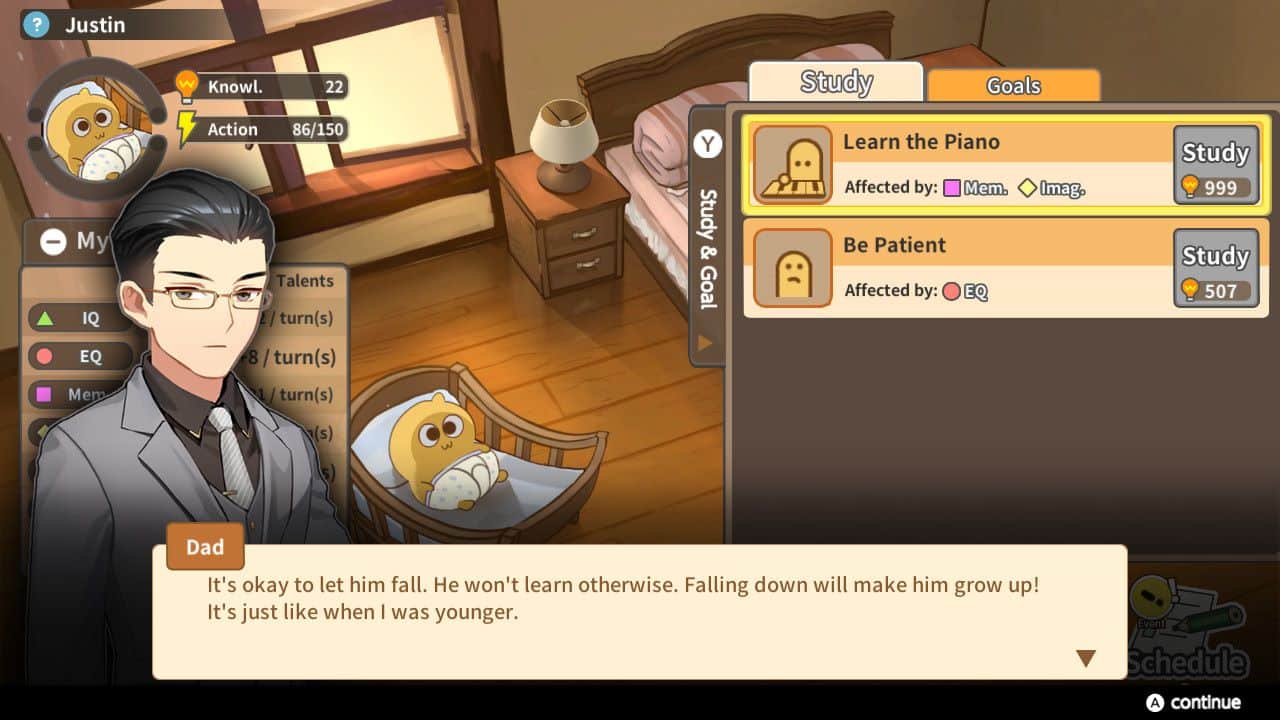Click the dialogue advance triangle
The image size is (1280, 720).
[x=1086, y=657]
